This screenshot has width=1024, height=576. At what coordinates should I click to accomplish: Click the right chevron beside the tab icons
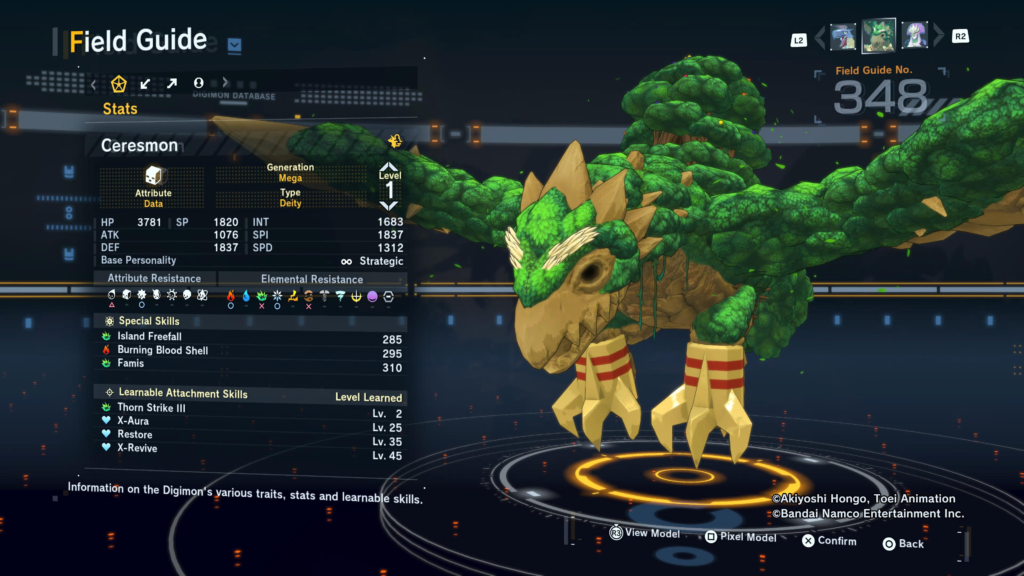[225, 83]
